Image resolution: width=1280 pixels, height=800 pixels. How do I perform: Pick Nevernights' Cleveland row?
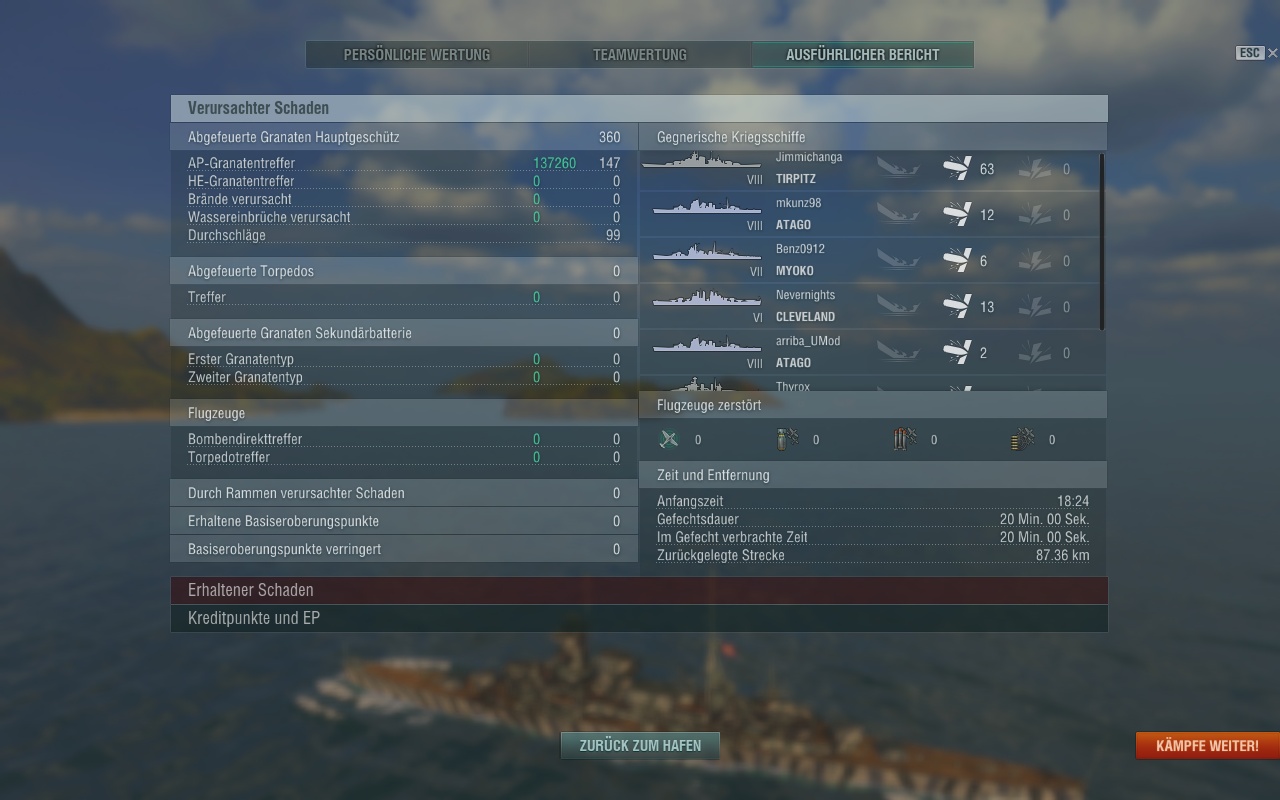pos(868,306)
